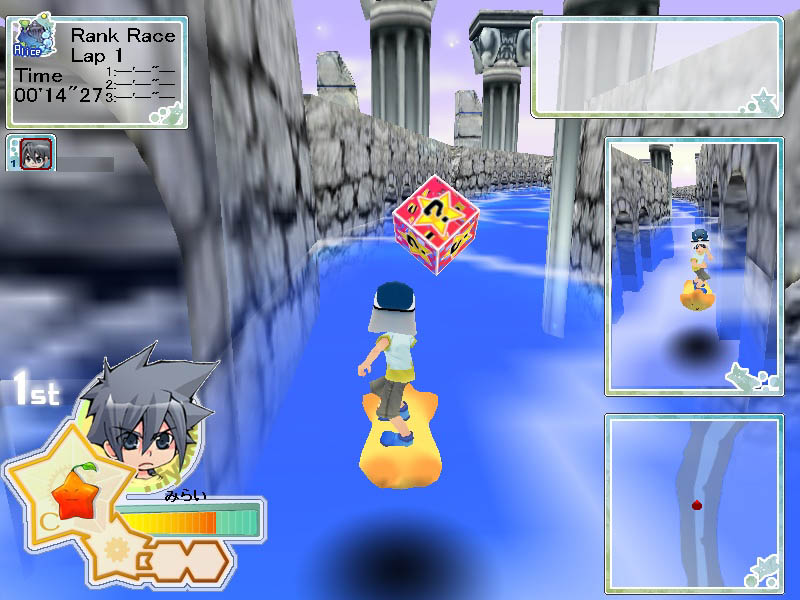Open the rear-view camera panel
The image size is (800, 600).
pos(693,266)
